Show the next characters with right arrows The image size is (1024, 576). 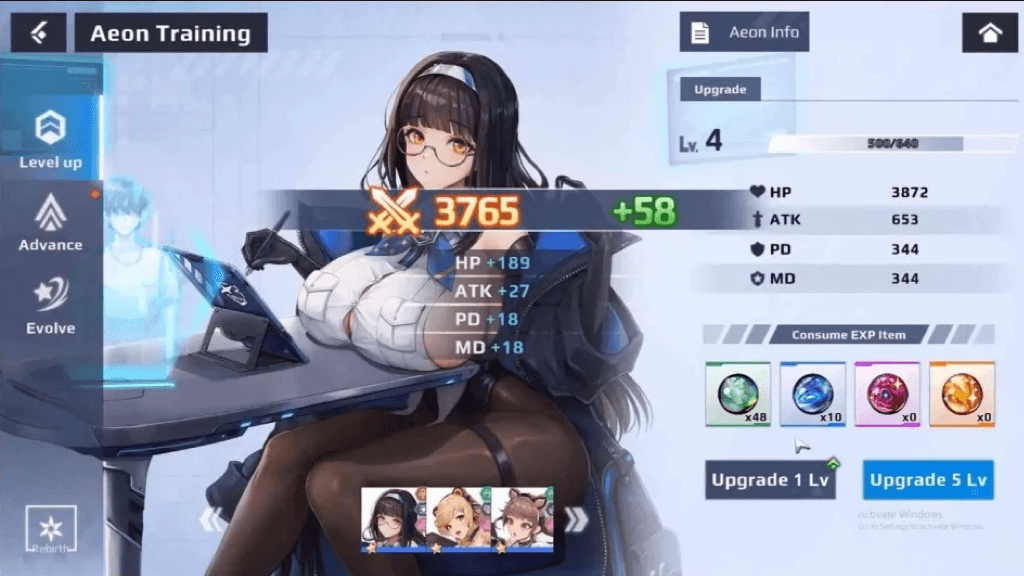(576, 519)
